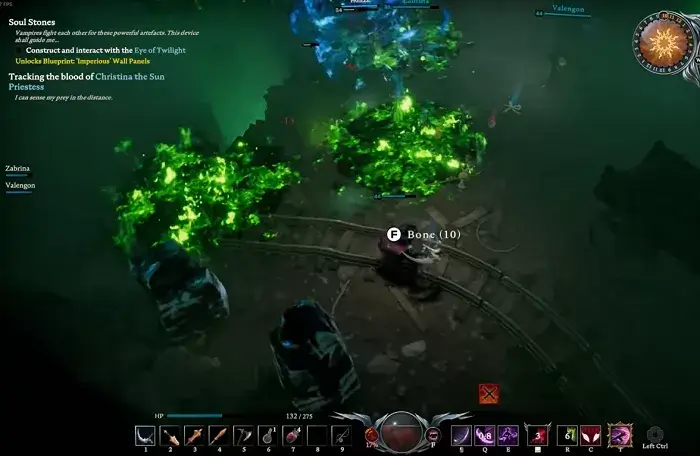
Task: Select the fishing pole in slot 9
Action: click(341, 435)
